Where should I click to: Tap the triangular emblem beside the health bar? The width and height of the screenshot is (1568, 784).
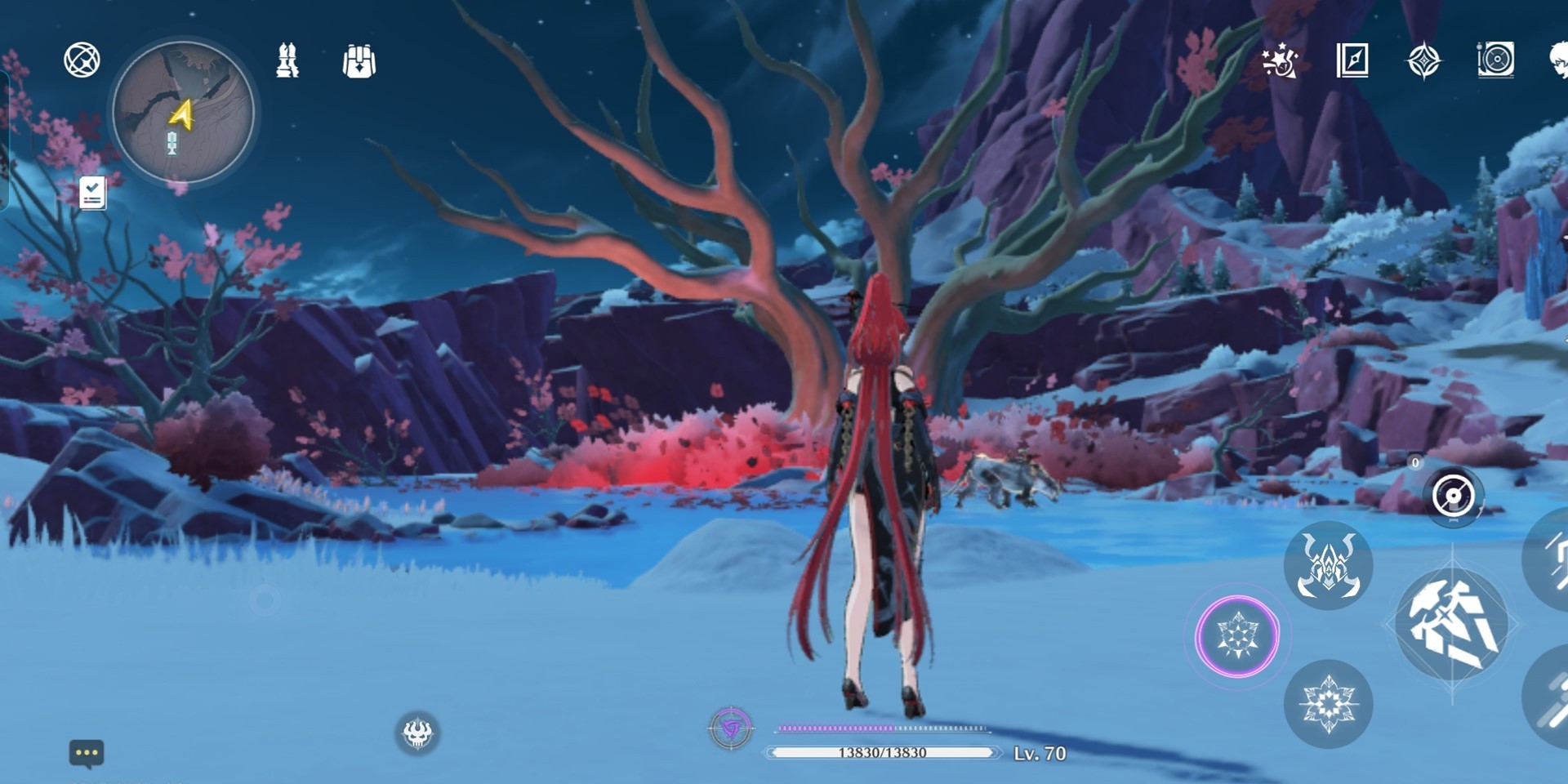tap(731, 728)
